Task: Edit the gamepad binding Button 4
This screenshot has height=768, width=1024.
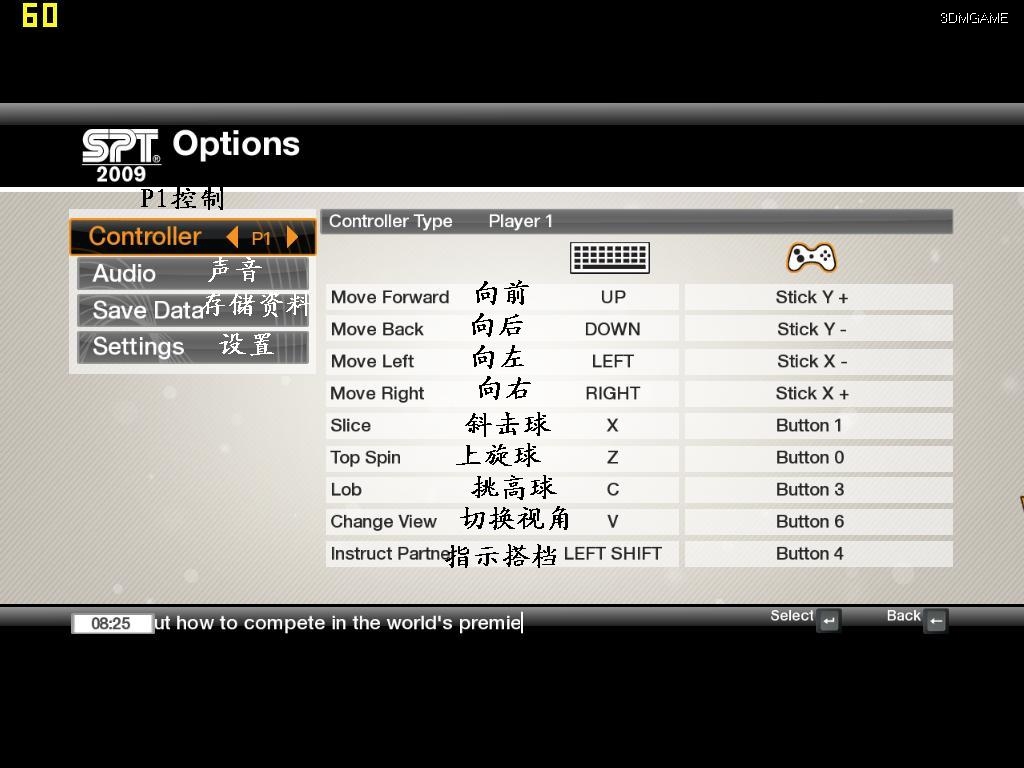Action: (810, 553)
